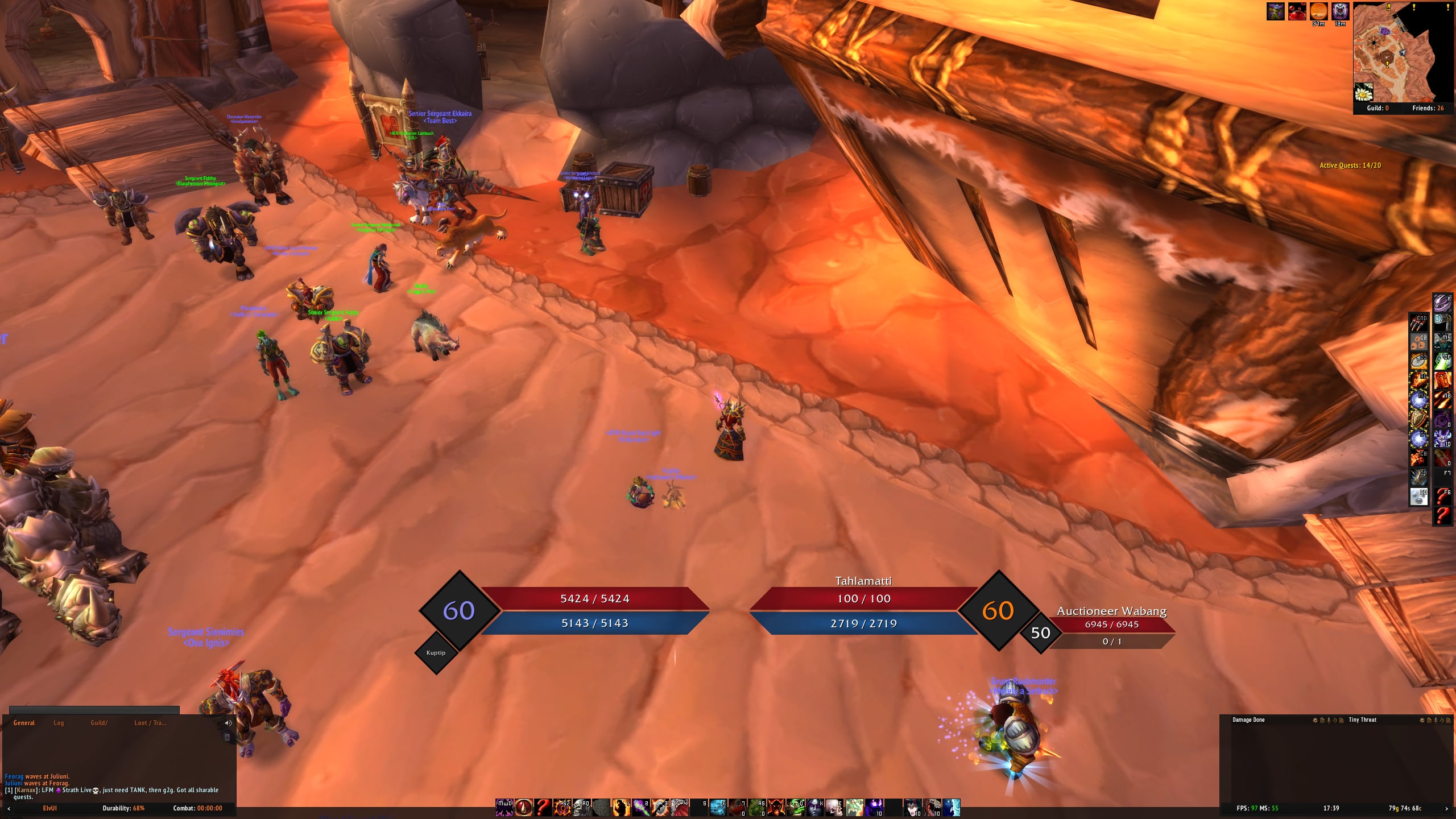
Task: Click the daisy flower tracking icon on minimap
Action: tap(1364, 92)
